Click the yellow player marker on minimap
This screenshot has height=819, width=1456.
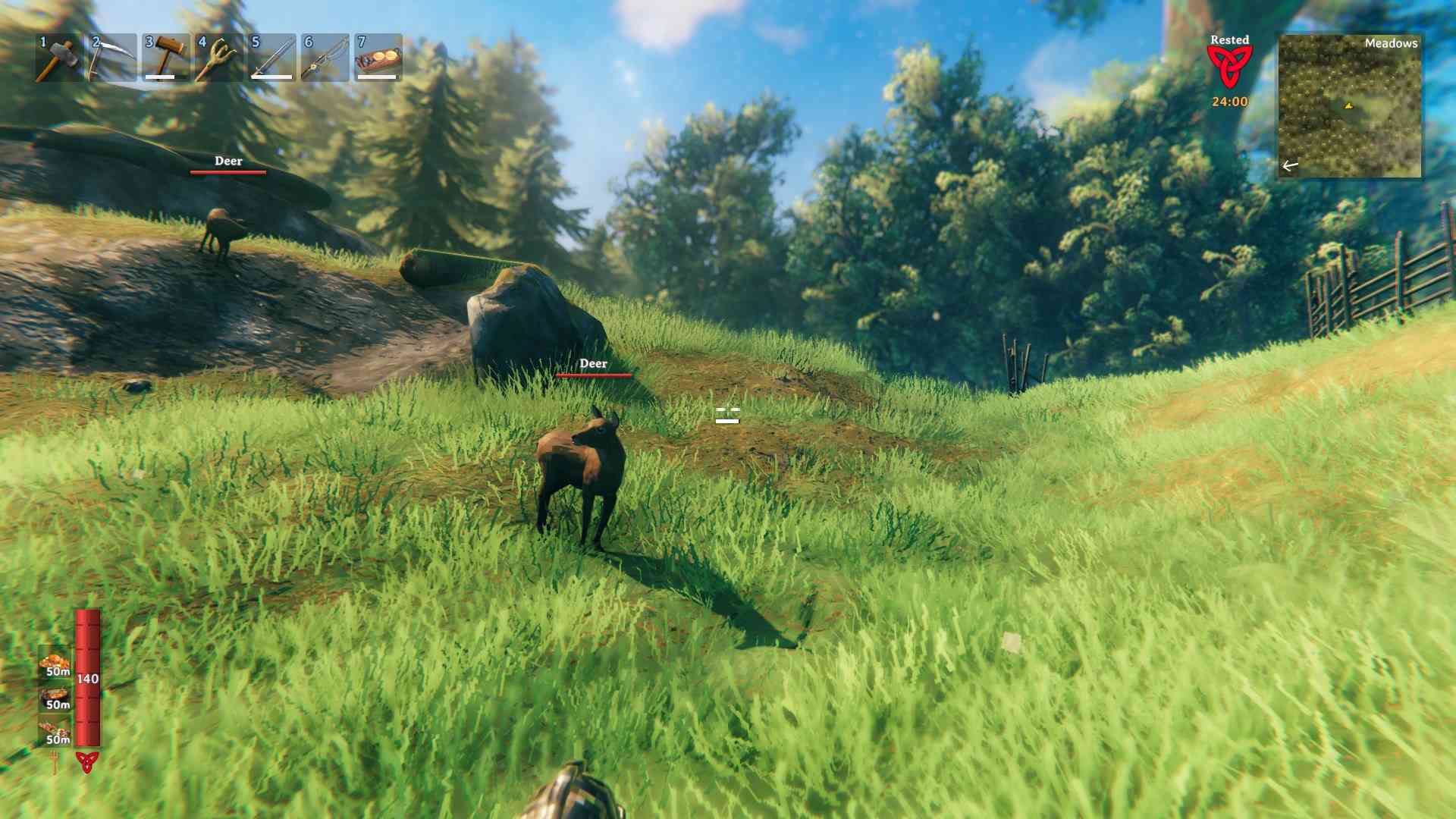point(1348,107)
